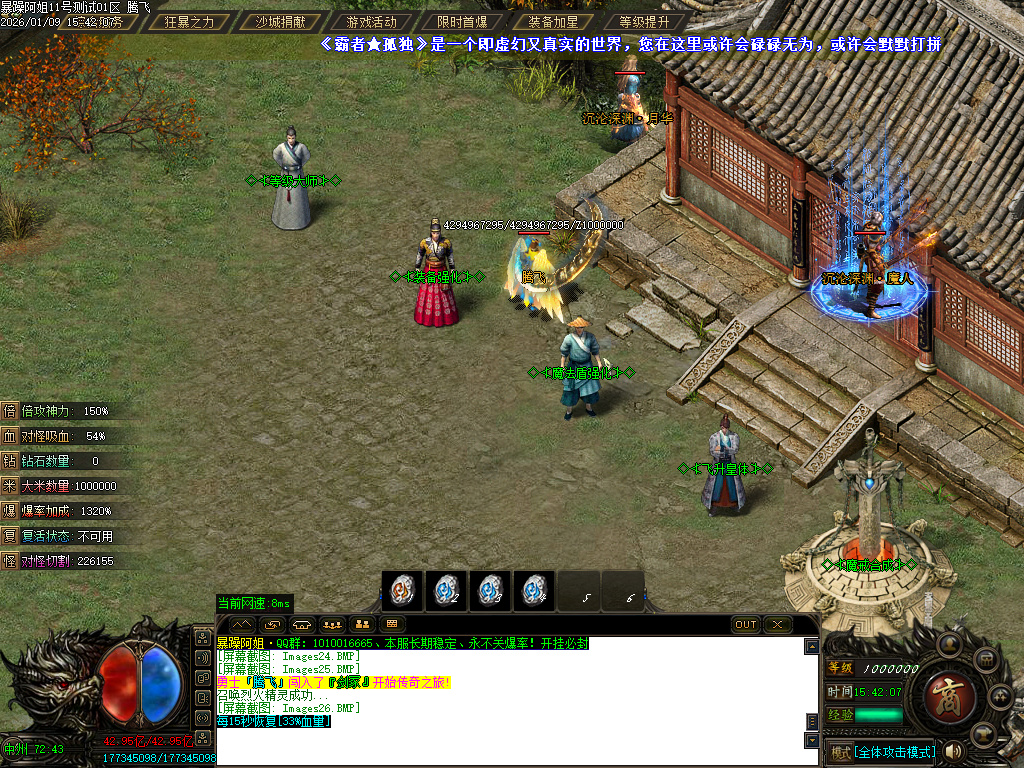Image resolution: width=1024 pixels, height=768 pixels.
Task: Open the 等级提升 menu
Action: (644, 21)
